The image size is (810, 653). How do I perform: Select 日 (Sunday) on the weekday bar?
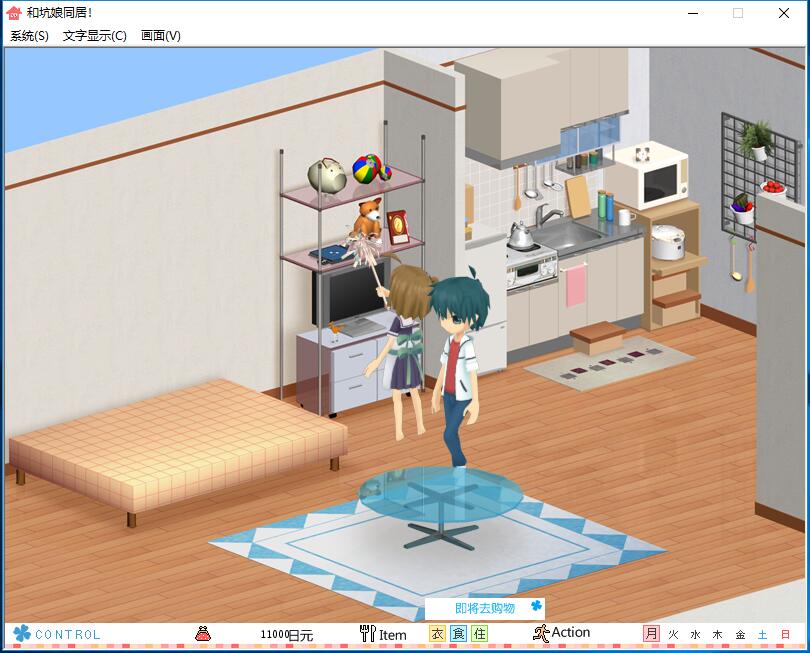pyautogui.click(x=785, y=634)
